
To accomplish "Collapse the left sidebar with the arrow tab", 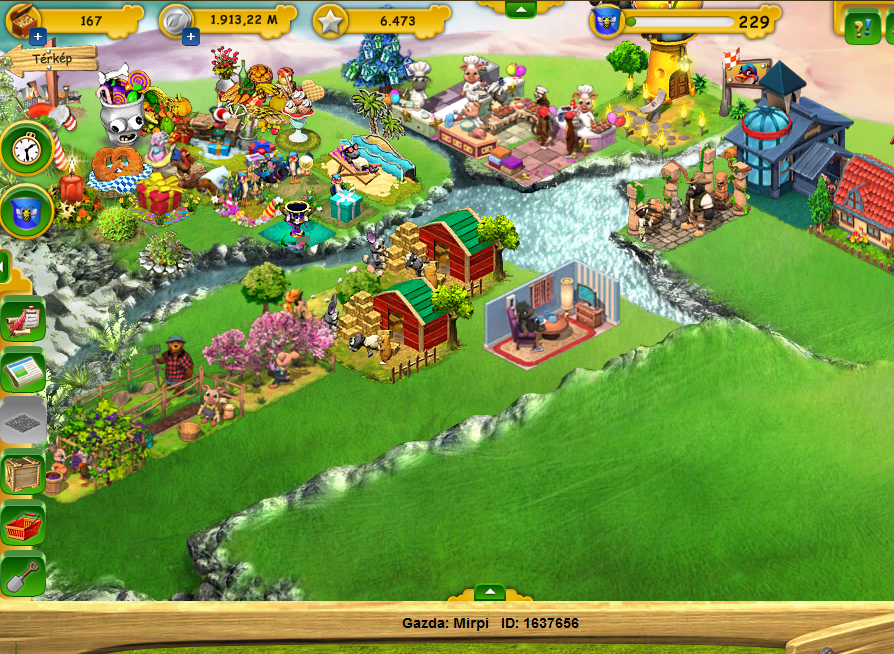I will (4, 267).
